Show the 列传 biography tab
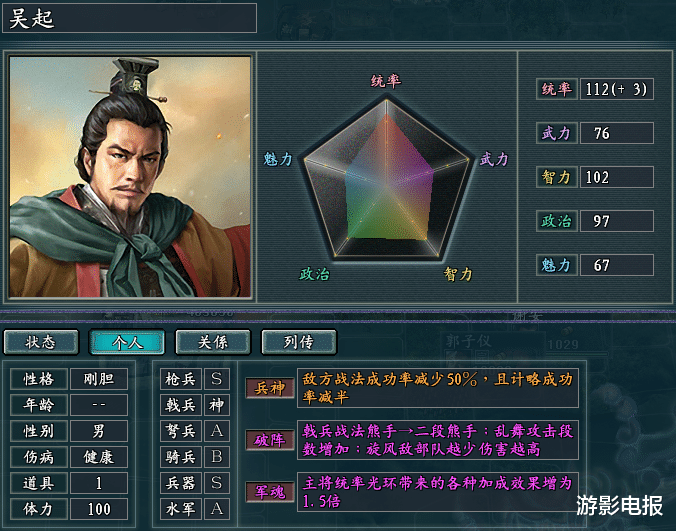This screenshot has width=676, height=531. click(298, 342)
